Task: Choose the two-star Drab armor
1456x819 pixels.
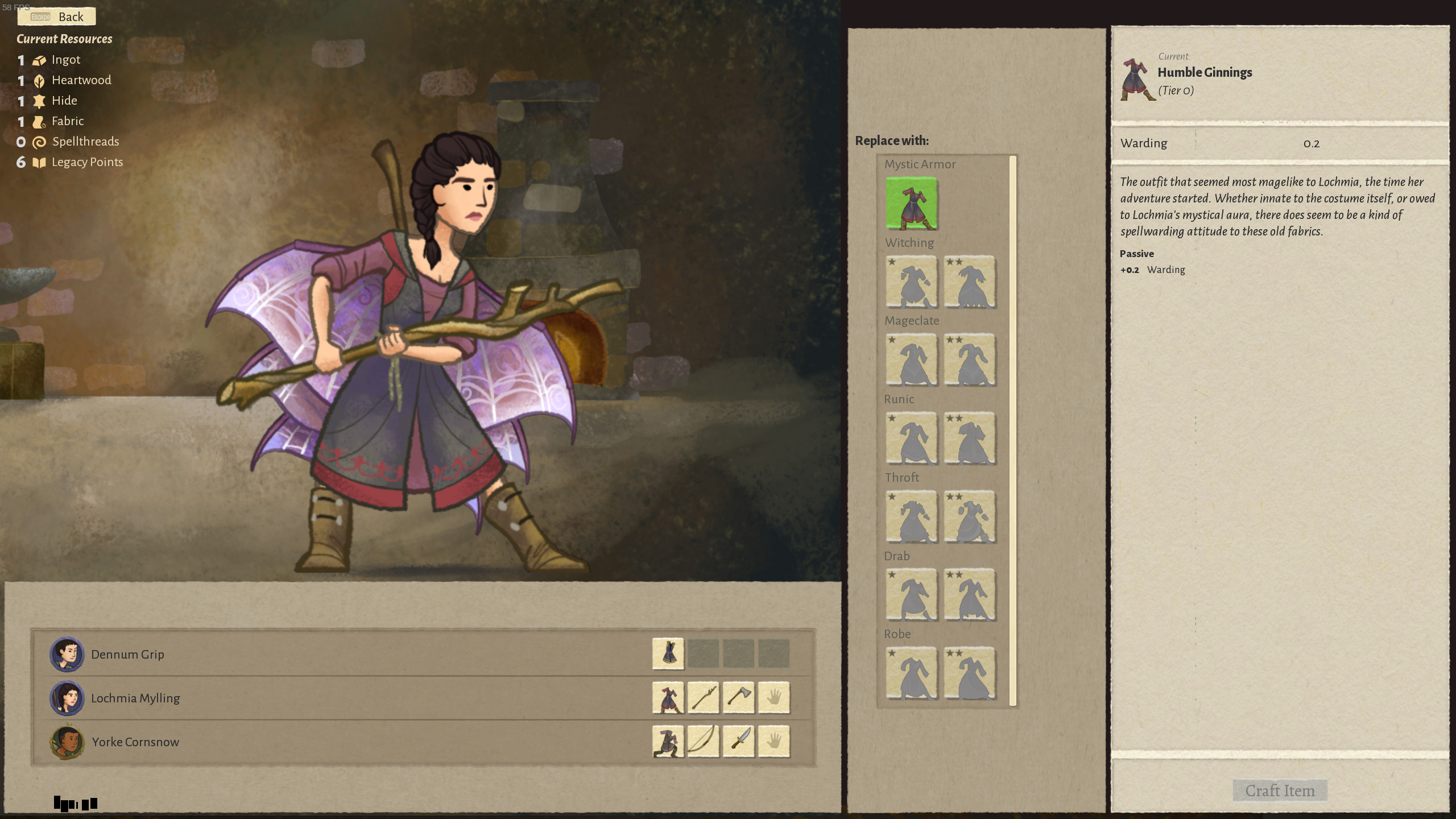Action: (970, 595)
